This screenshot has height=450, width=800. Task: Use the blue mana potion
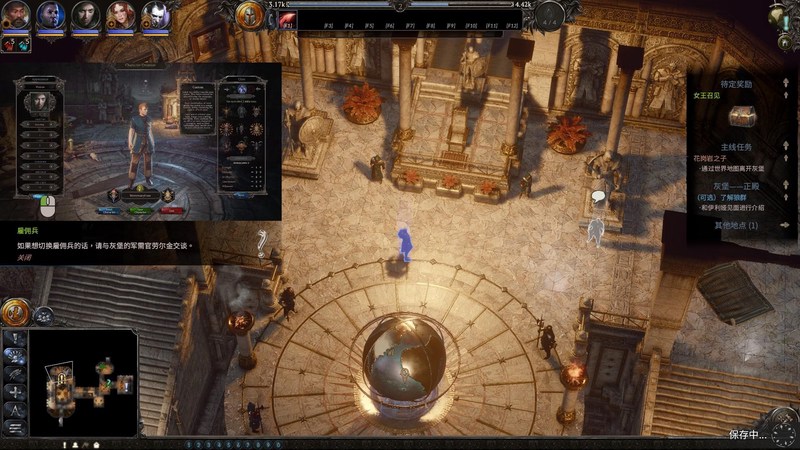tap(24, 44)
